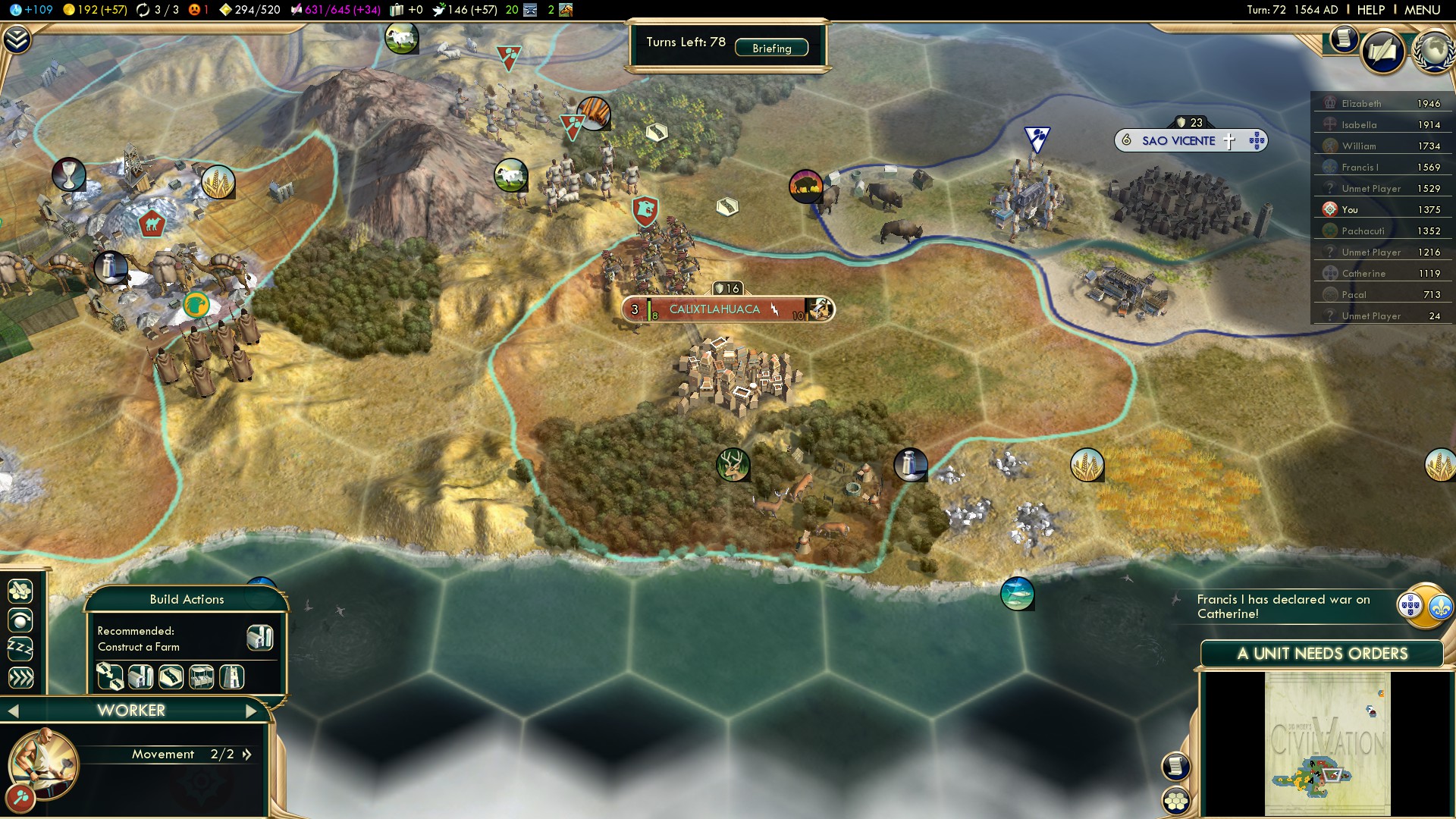The width and height of the screenshot is (1456, 819).
Task: Skip this worker's turn
Action: tap(20, 677)
